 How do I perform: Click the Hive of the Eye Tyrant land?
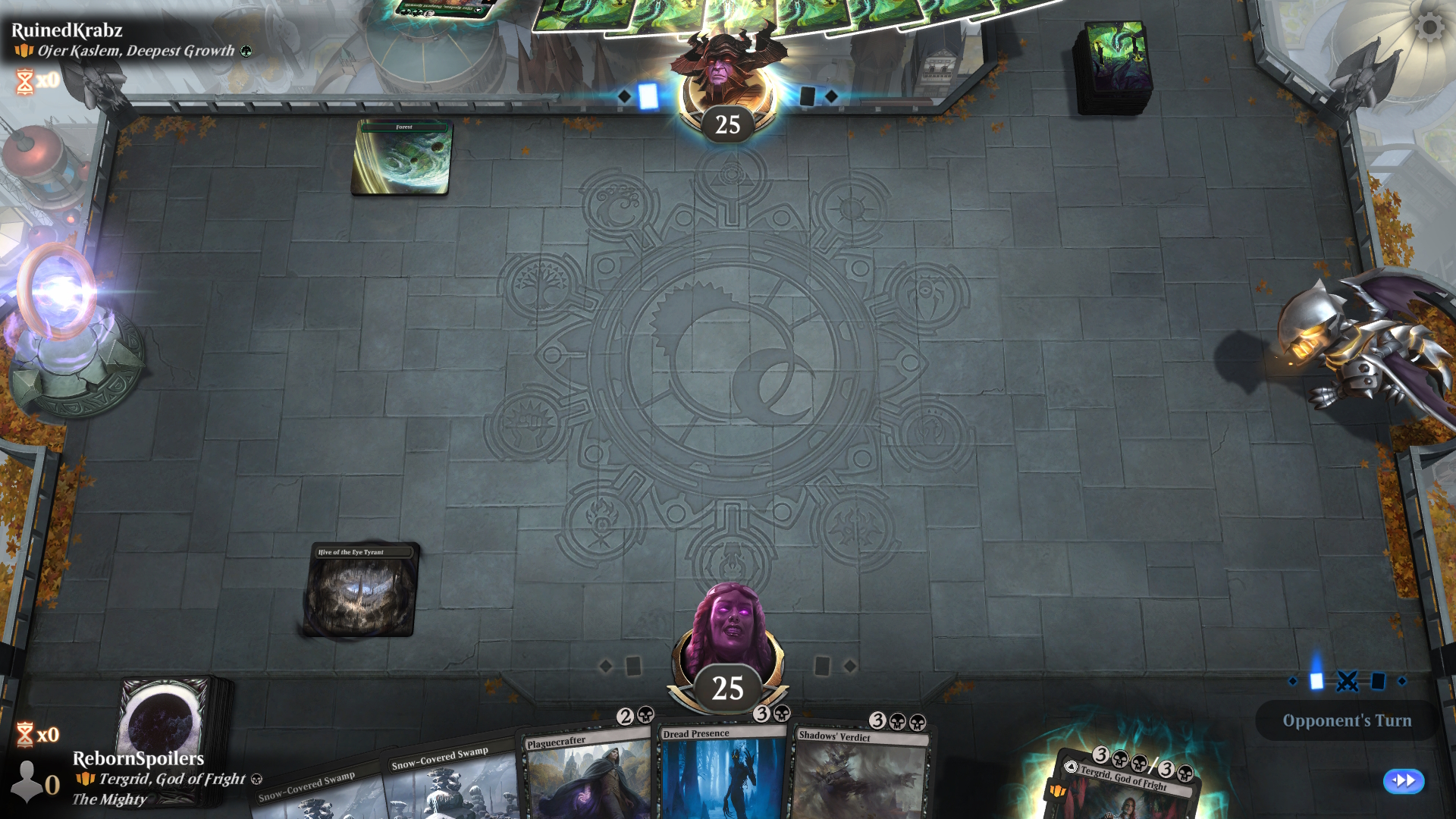click(x=361, y=589)
